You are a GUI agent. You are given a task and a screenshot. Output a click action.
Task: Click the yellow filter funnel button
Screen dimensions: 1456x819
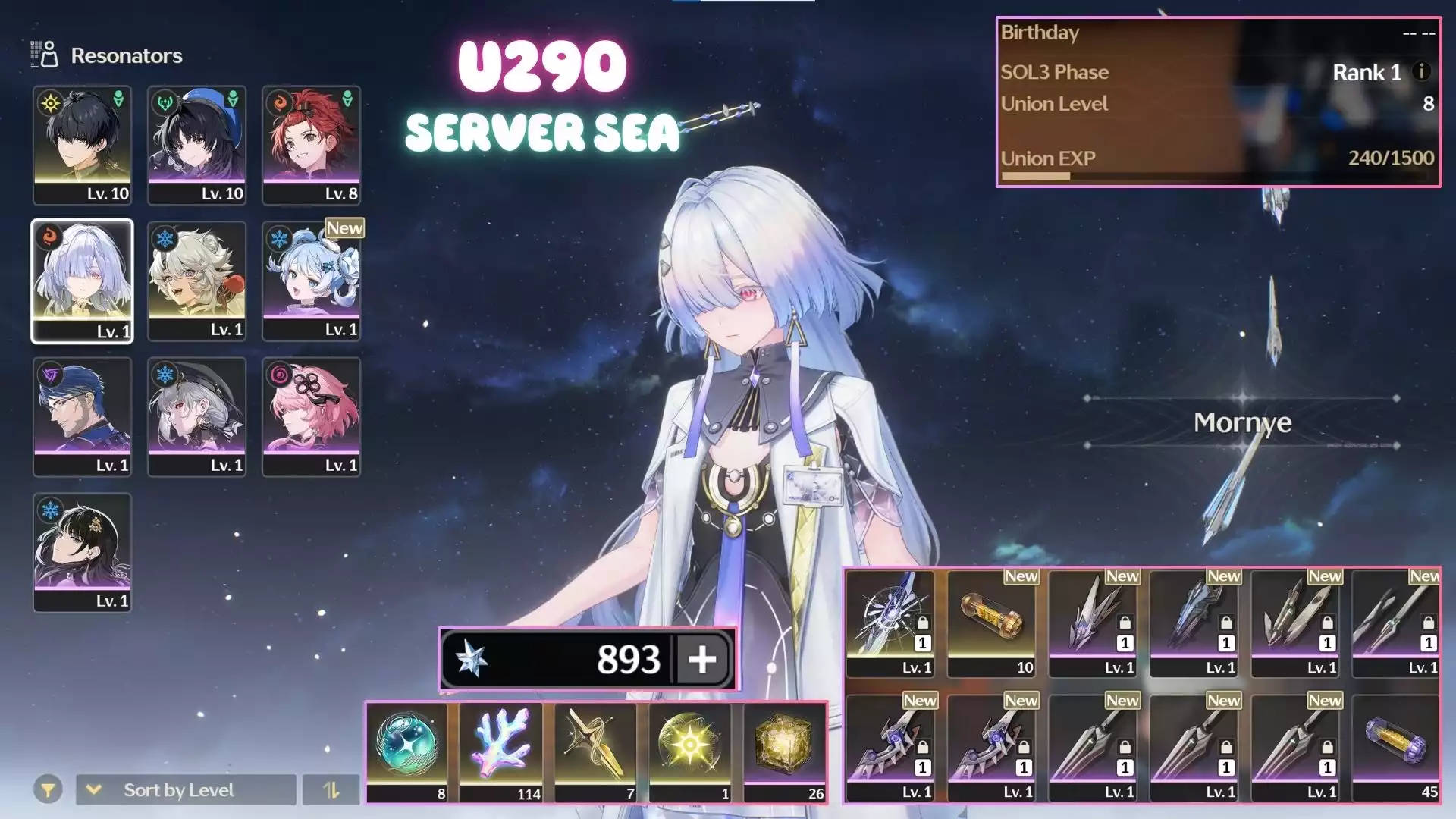48,790
